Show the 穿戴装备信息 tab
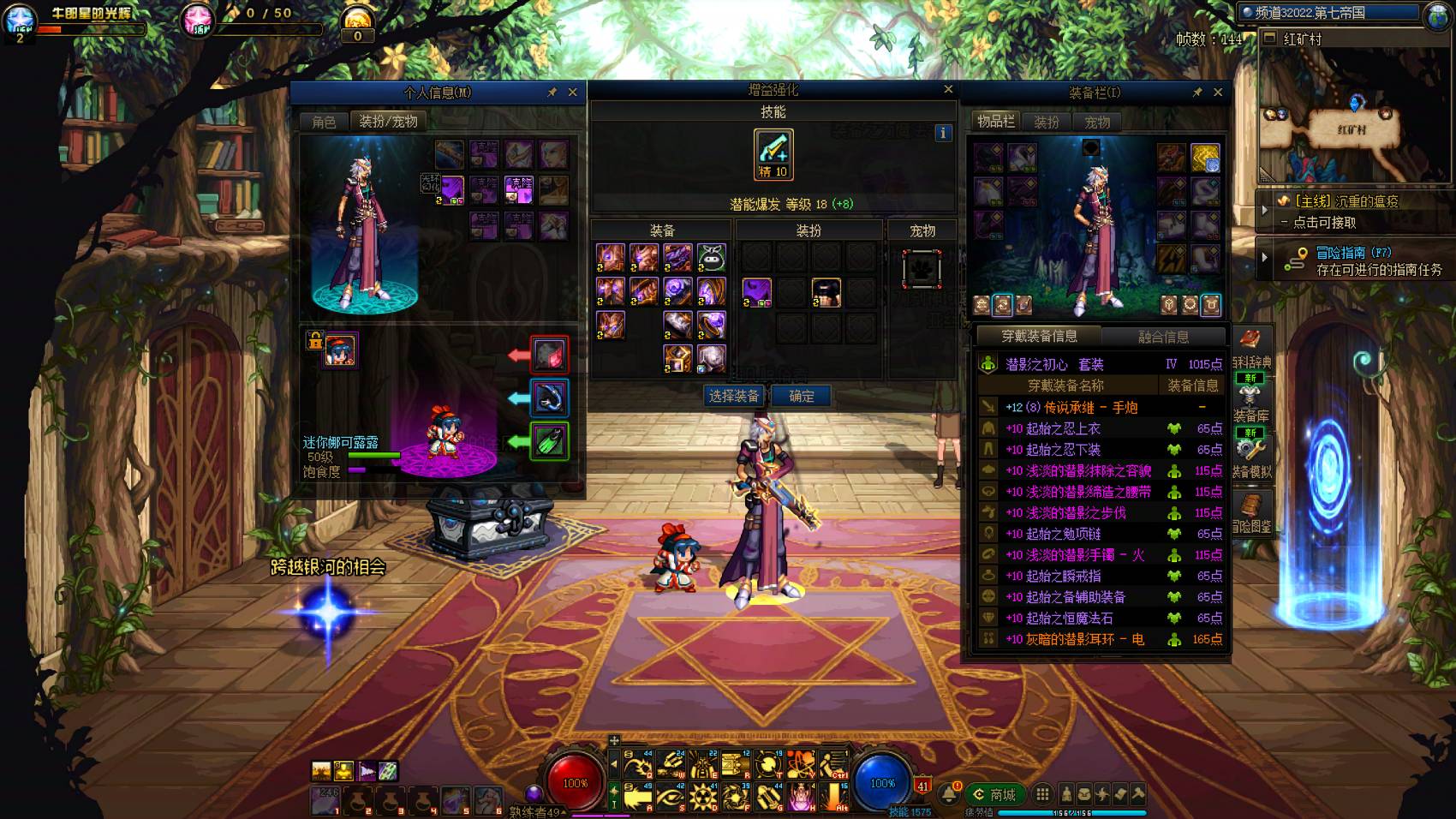The height and width of the screenshot is (819, 1456). pos(1040,337)
